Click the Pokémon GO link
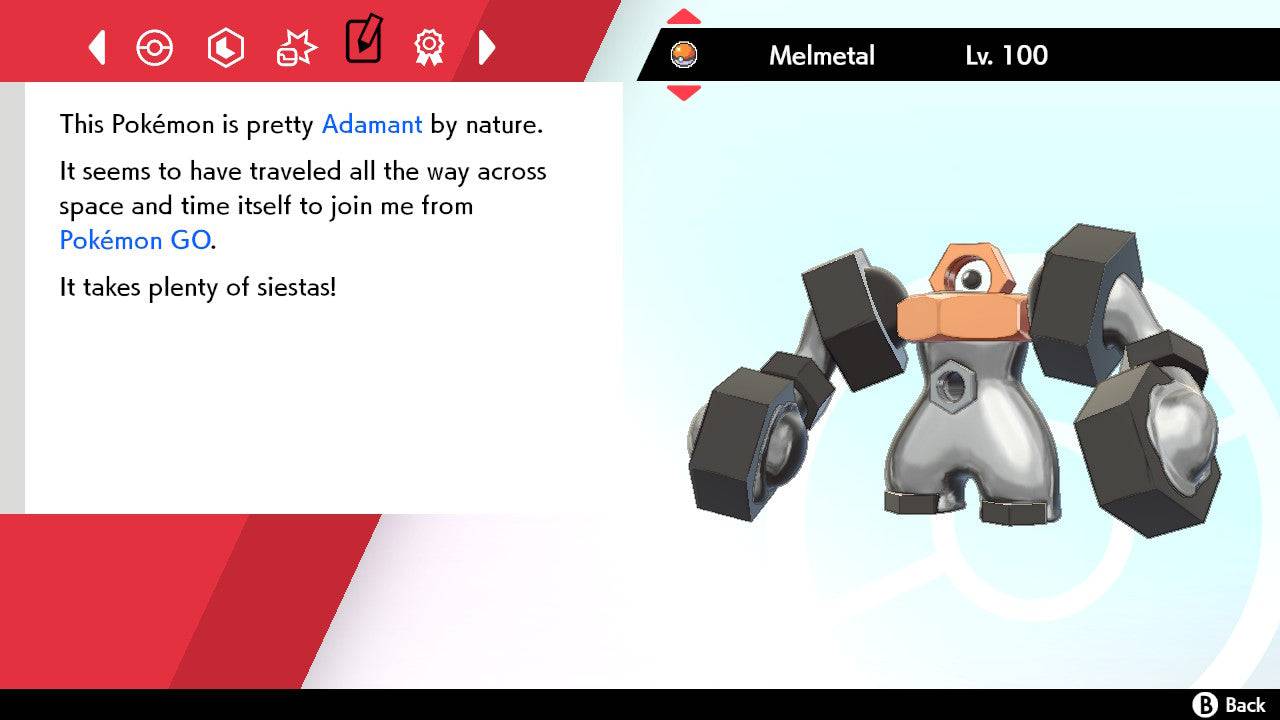Viewport: 1280px width, 720px height. (133, 240)
